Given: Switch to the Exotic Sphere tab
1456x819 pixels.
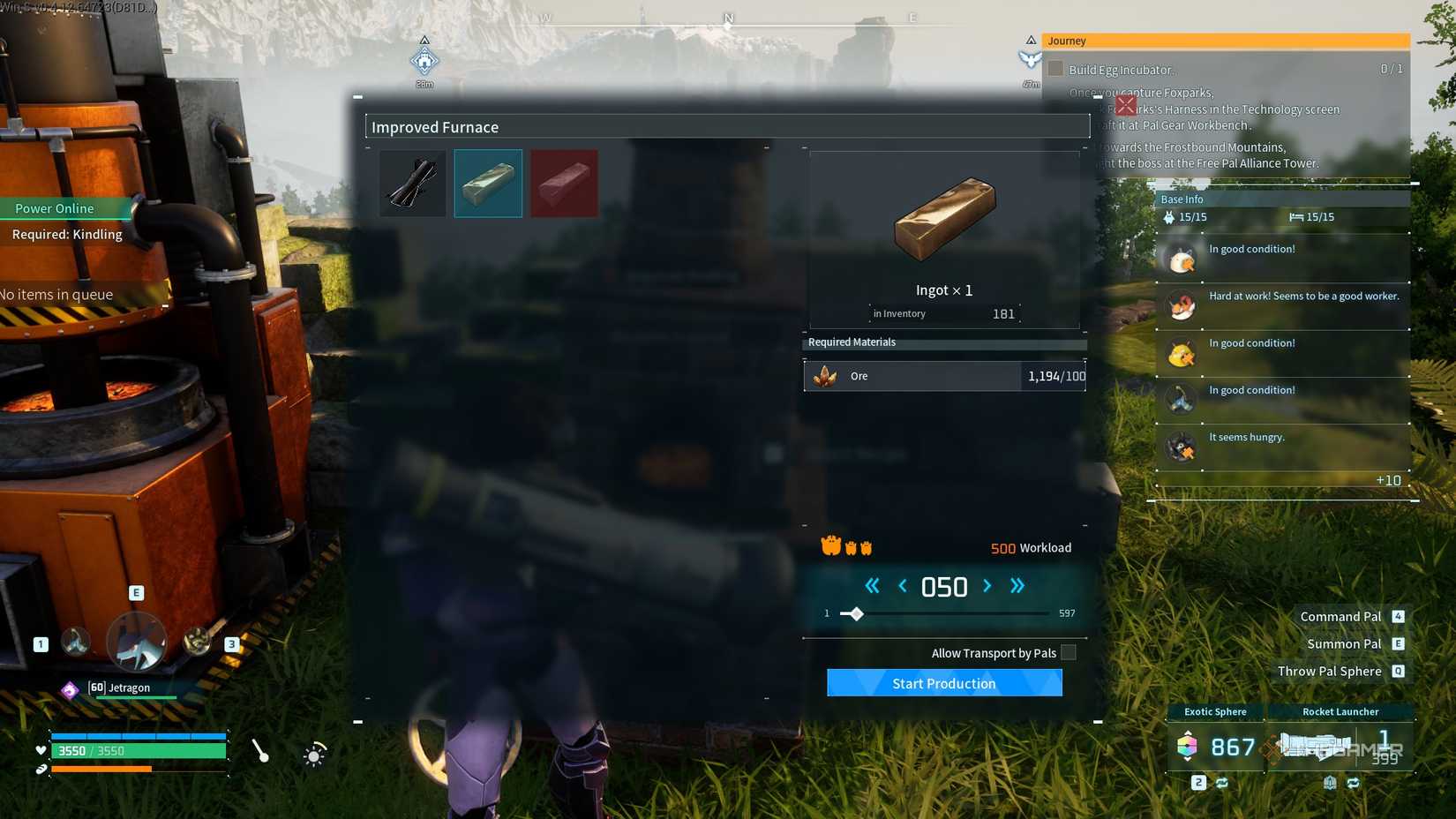Looking at the screenshot, I should pyautogui.click(x=1213, y=711).
